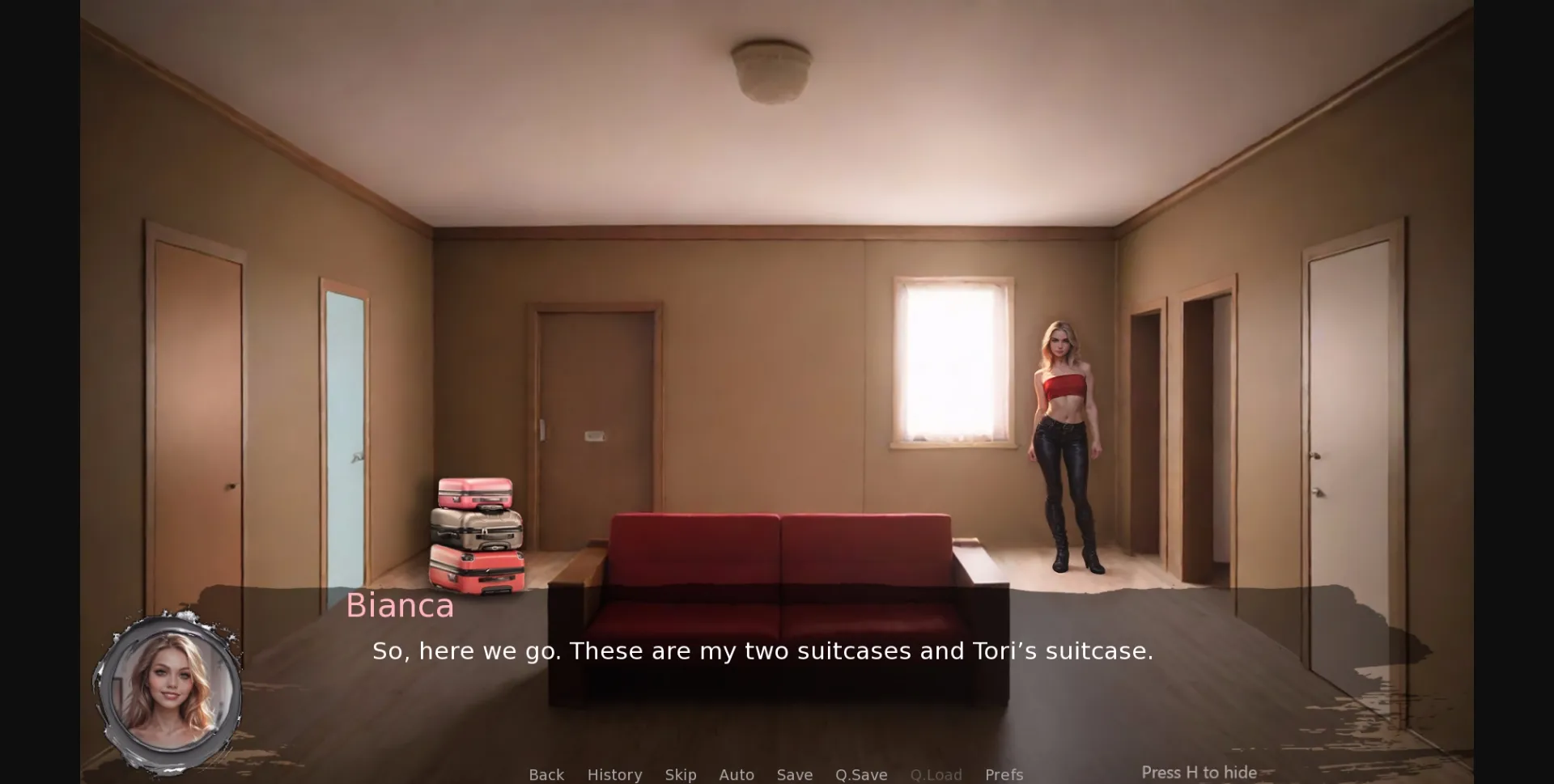
Task: Open the dialogue History screen
Action: 614,774
